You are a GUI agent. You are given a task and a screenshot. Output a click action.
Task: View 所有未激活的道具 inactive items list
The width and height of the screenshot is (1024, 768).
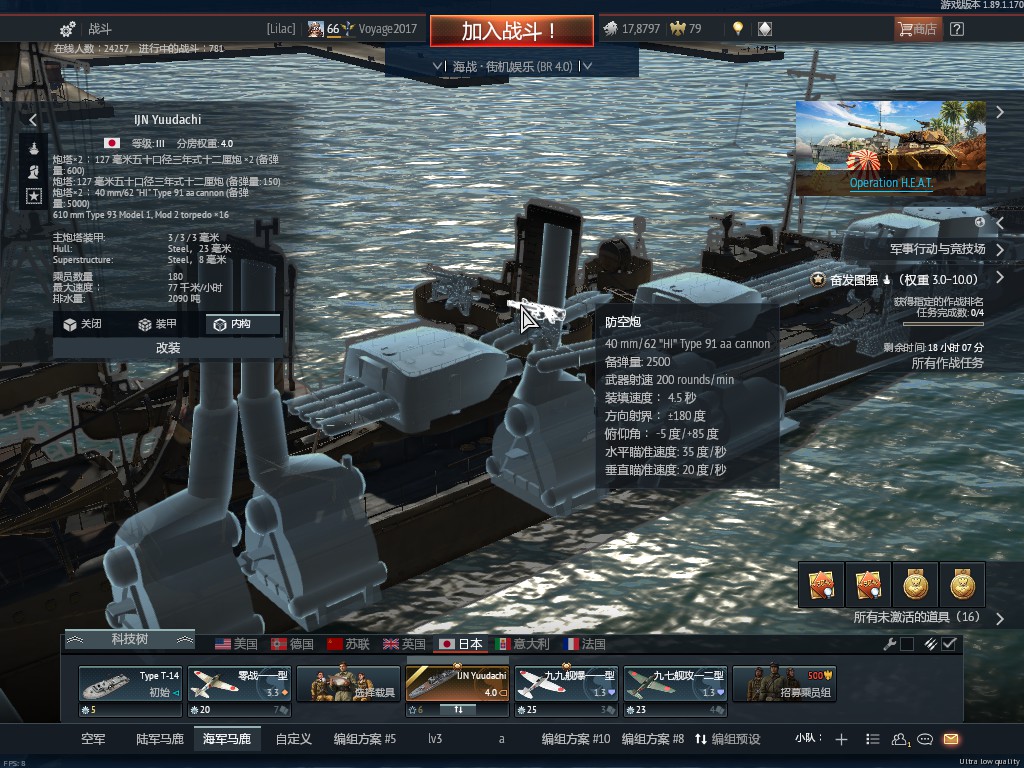click(916, 618)
